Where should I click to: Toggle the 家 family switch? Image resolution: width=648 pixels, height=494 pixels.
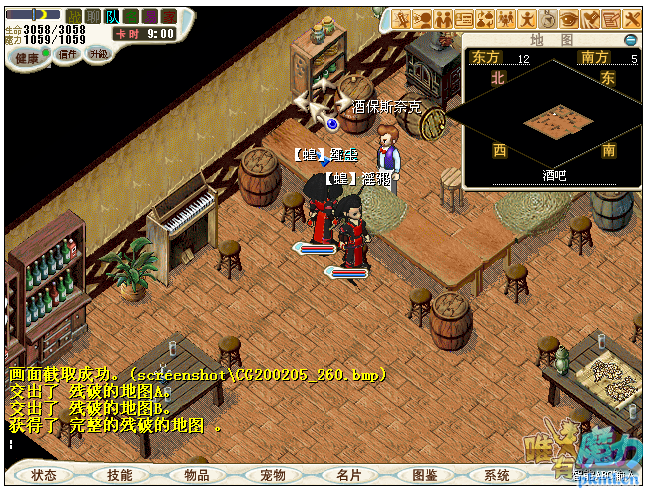pyautogui.click(x=169, y=16)
